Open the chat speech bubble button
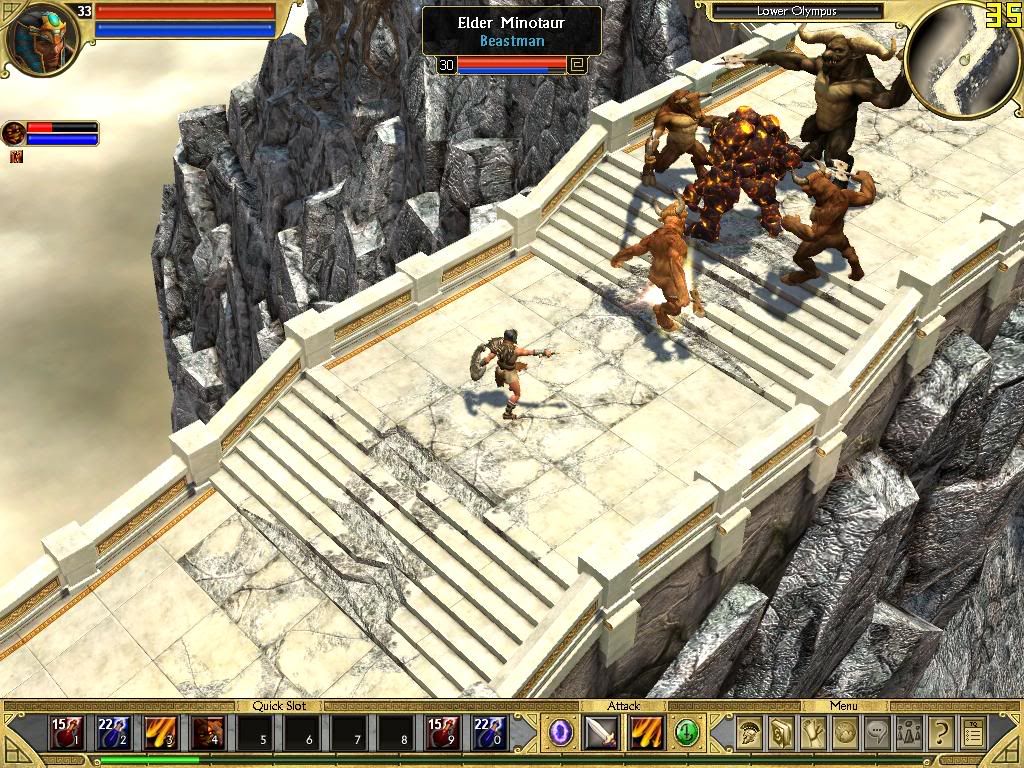The image size is (1024, 768). click(x=877, y=734)
